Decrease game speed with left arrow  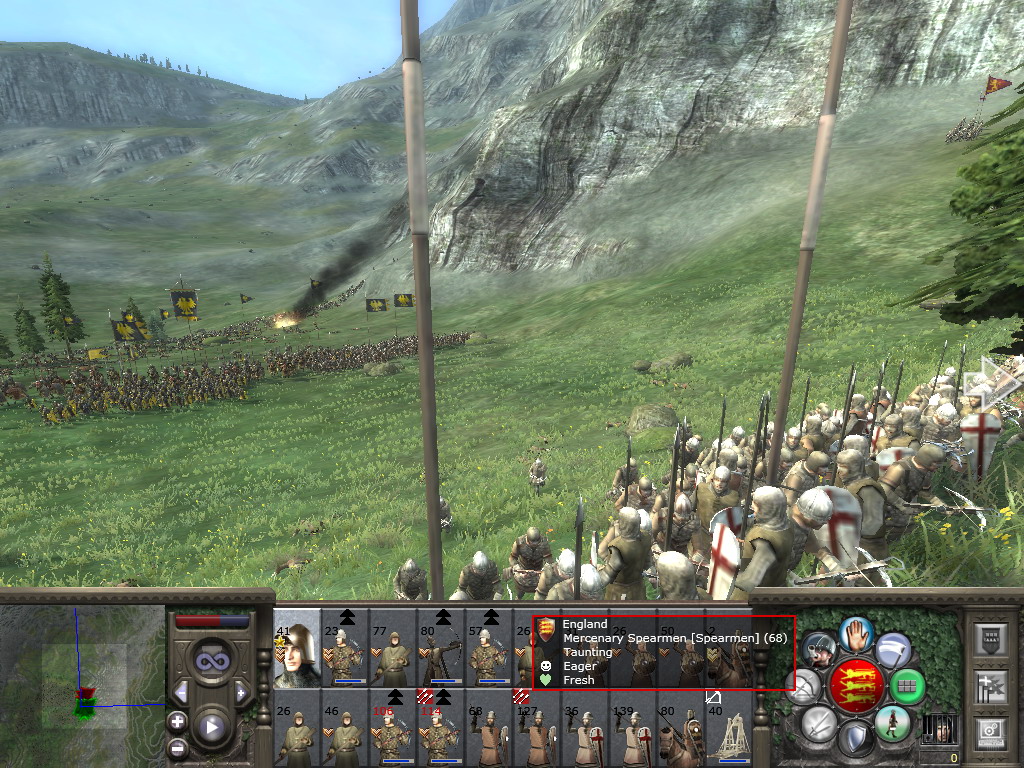pyautogui.click(x=181, y=692)
